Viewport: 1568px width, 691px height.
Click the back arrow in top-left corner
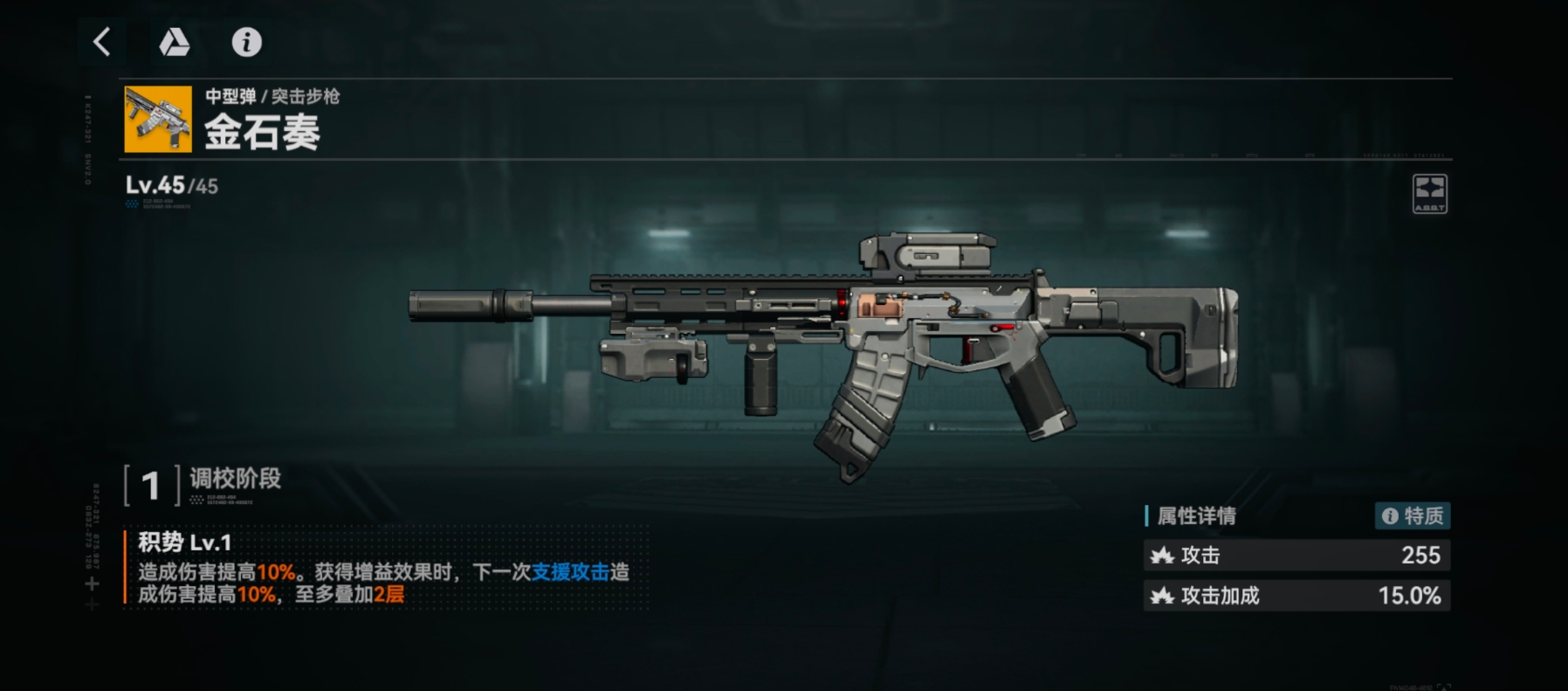tap(100, 41)
